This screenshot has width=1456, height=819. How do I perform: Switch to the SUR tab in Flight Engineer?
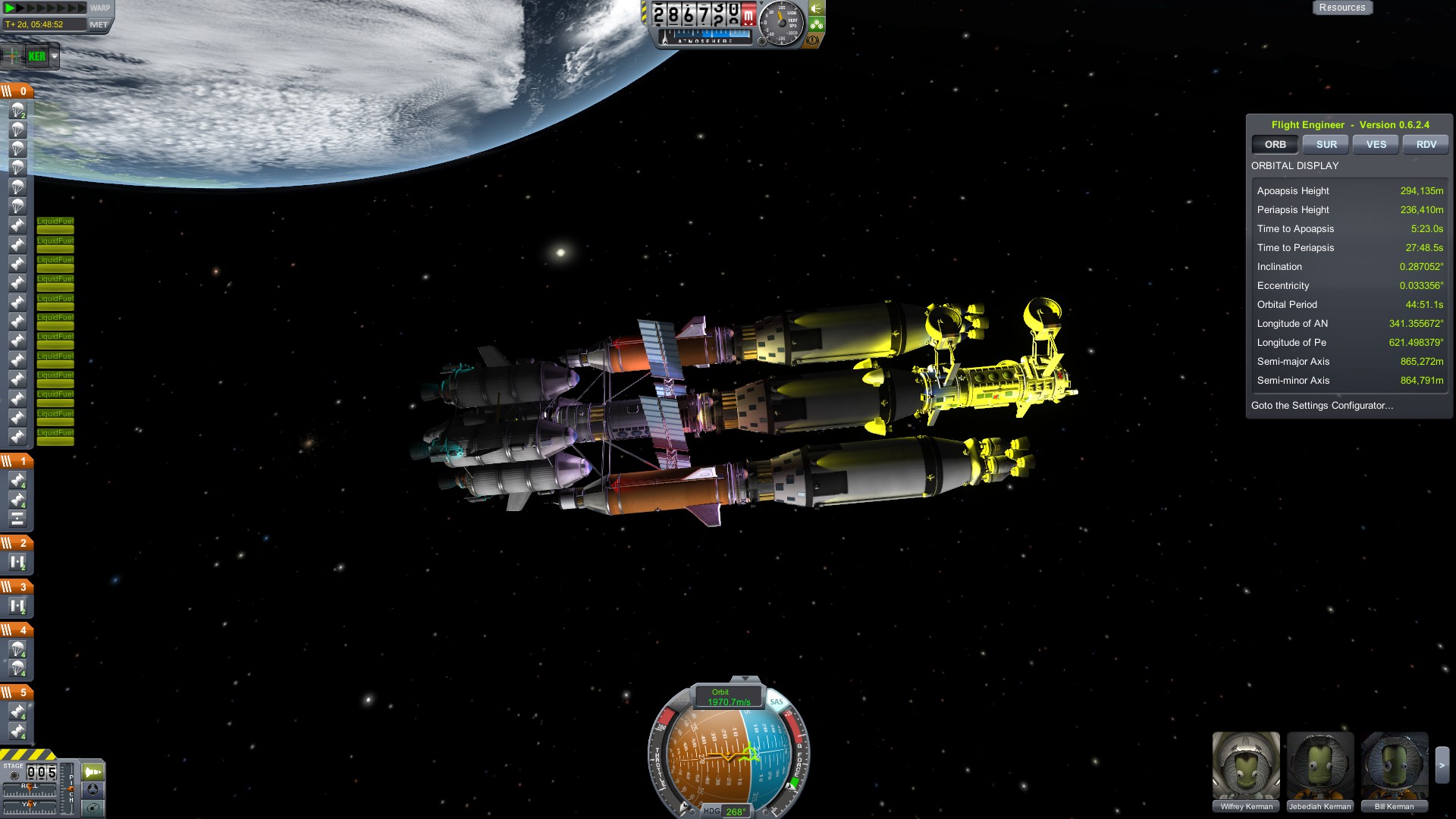click(1326, 144)
